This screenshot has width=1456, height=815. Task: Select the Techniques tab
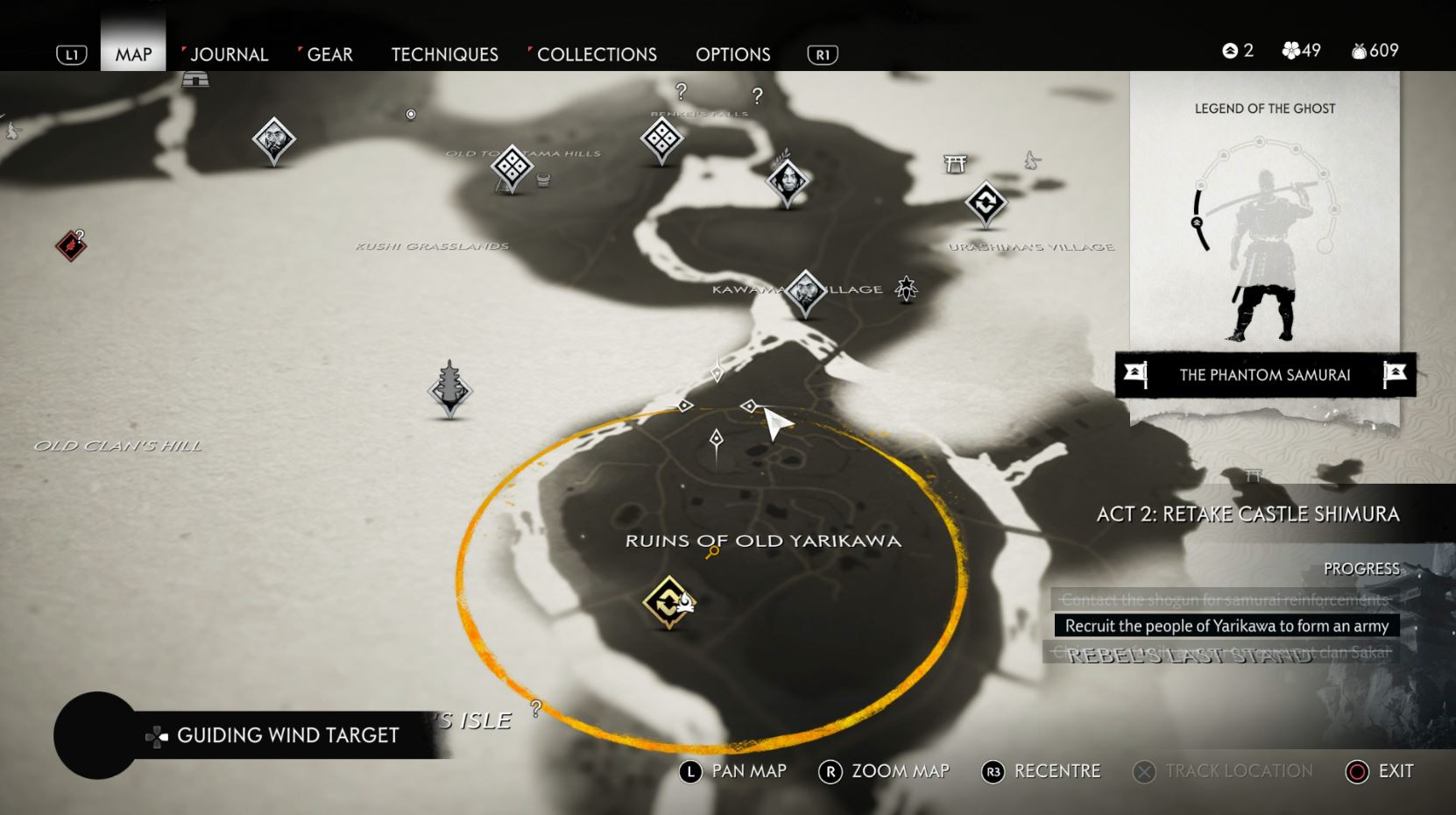[444, 54]
